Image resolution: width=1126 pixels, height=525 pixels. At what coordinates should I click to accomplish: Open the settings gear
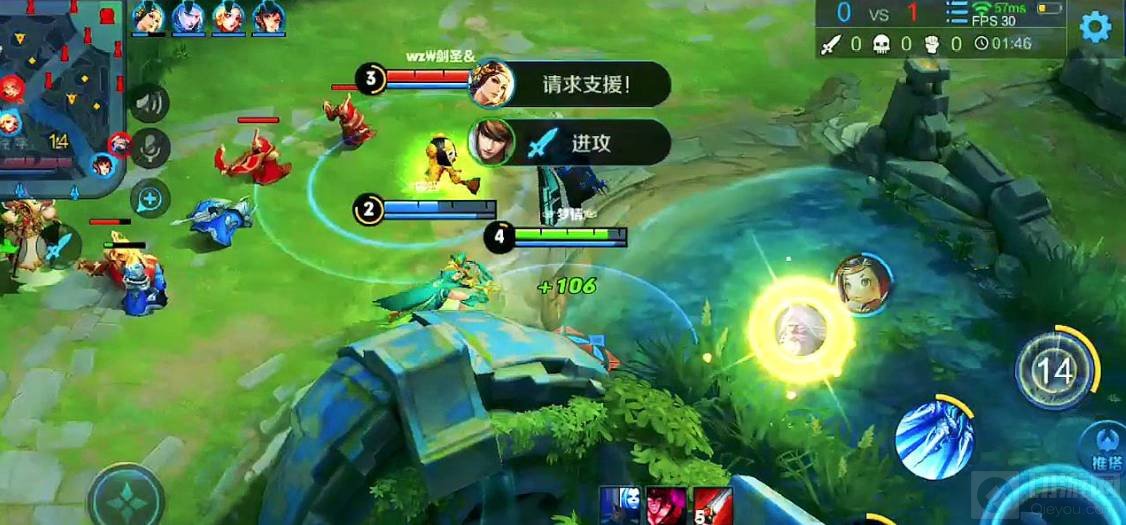(x=1095, y=27)
